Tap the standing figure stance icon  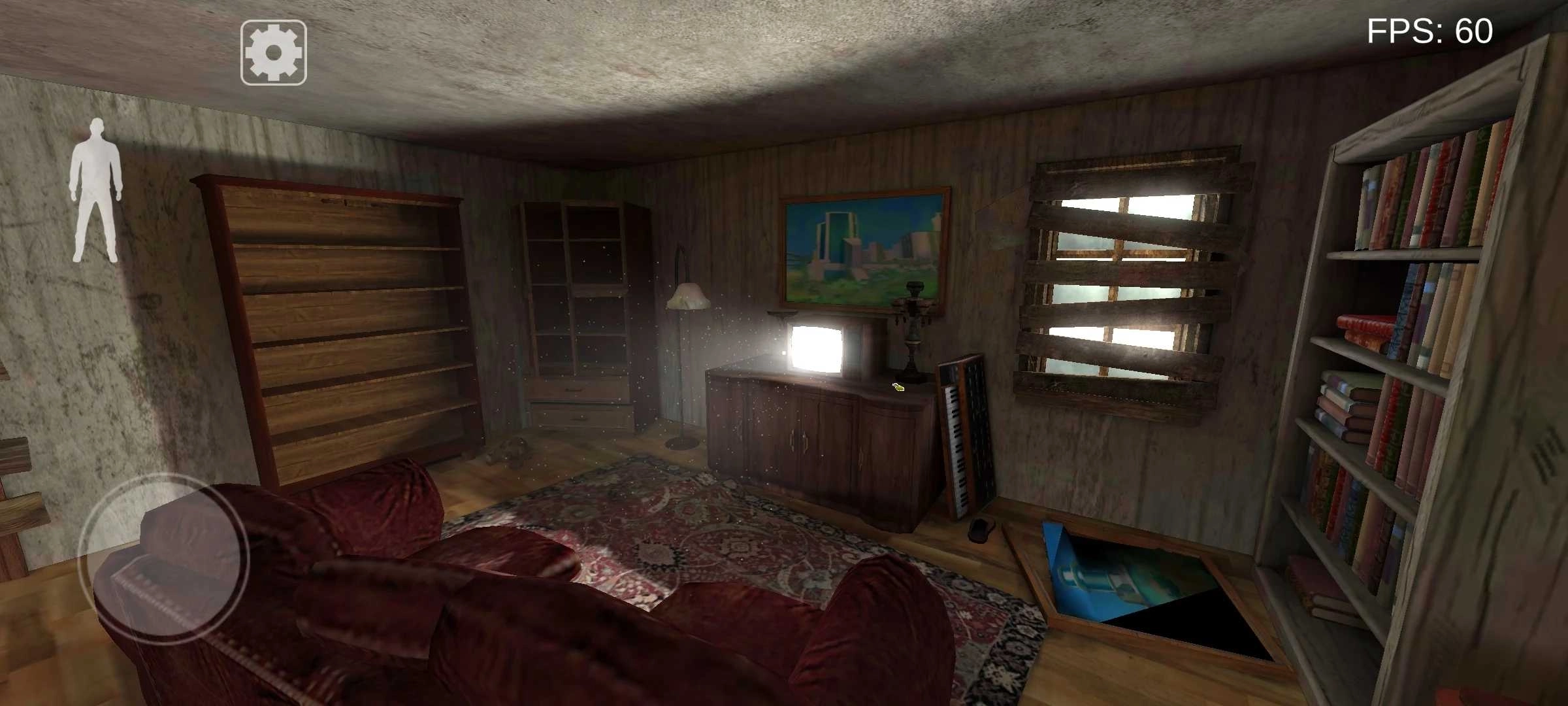[97, 190]
